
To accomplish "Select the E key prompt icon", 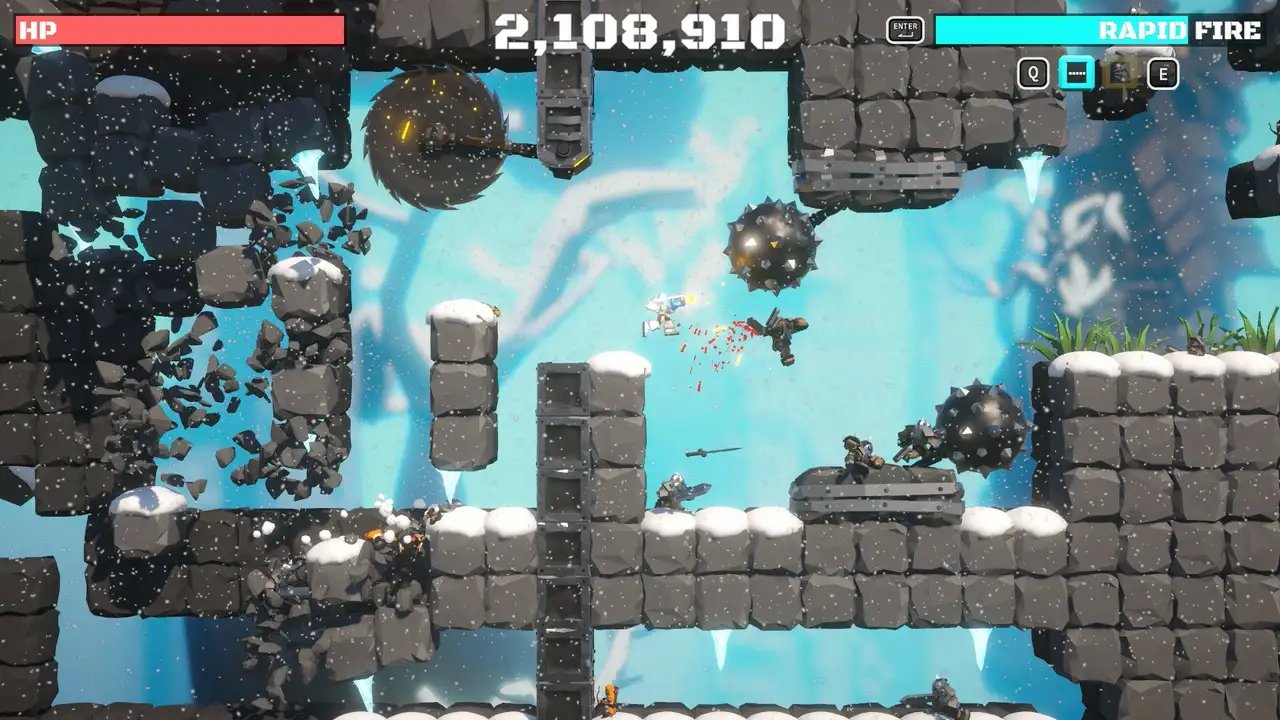I will (1162, 74).
